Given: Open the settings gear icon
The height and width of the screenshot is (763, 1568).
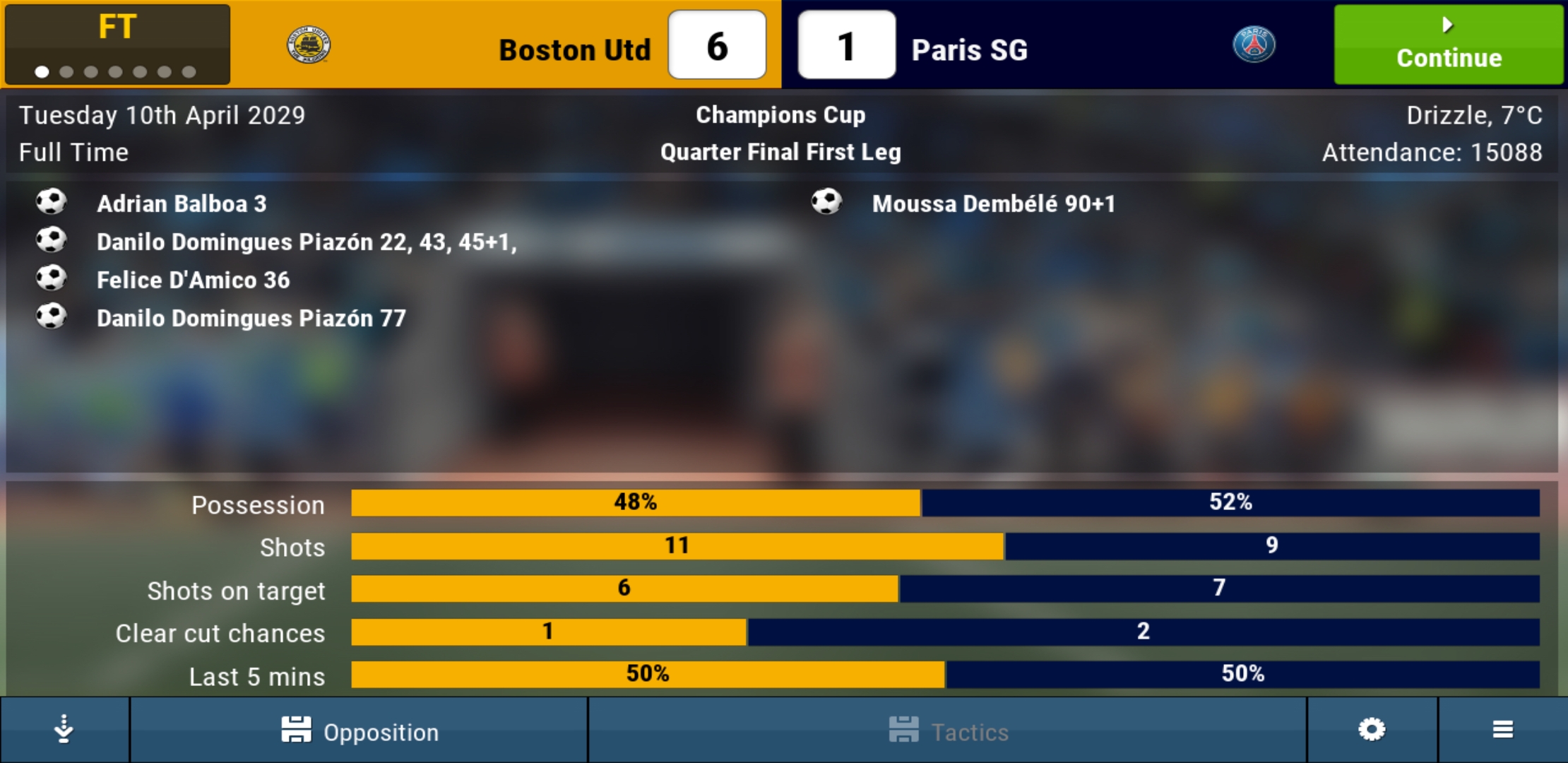Looking at the screenshot, I should click(x=1372, y=730).
